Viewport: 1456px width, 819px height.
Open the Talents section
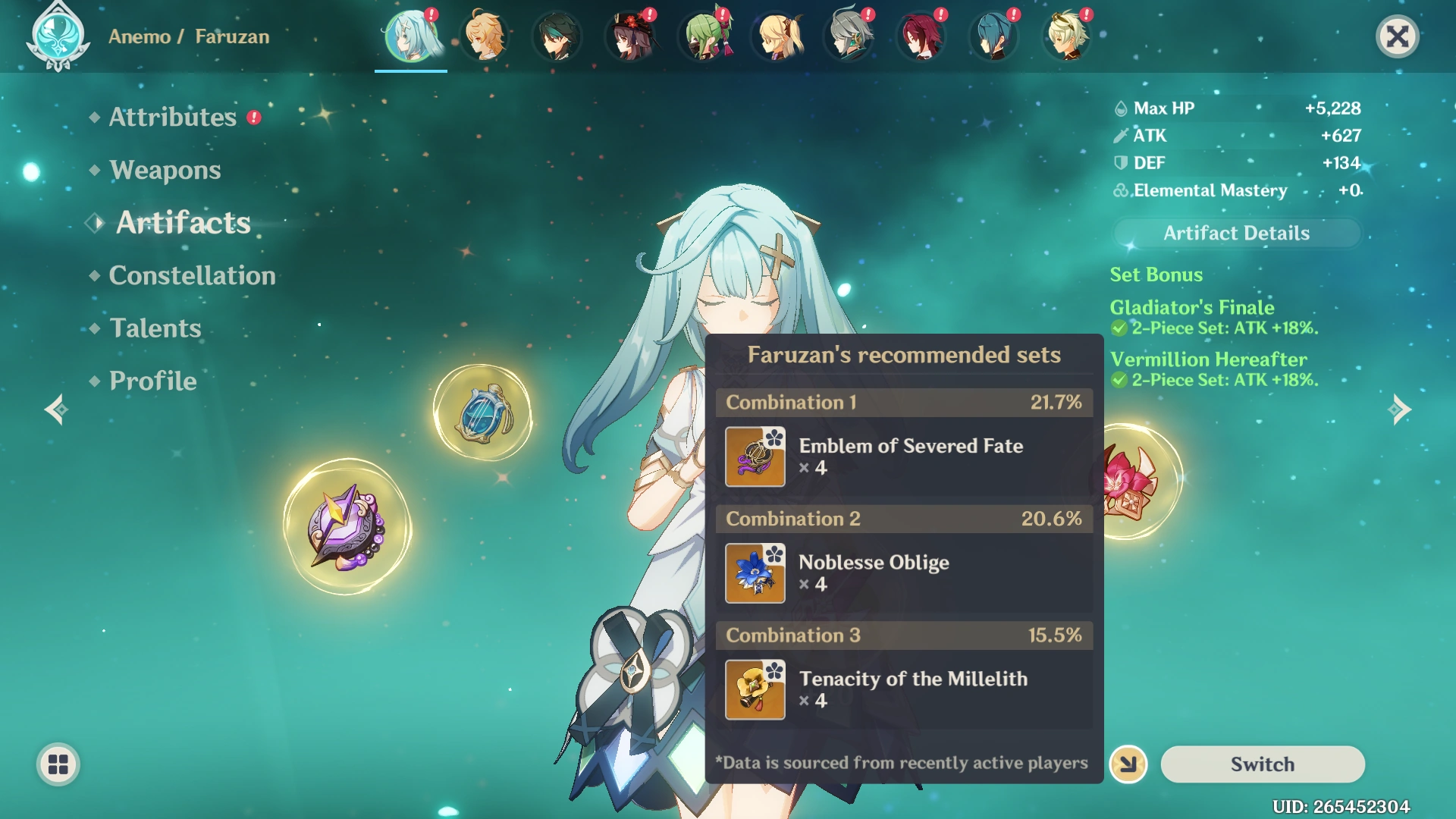pyautogui.click(x=155, y=328)
